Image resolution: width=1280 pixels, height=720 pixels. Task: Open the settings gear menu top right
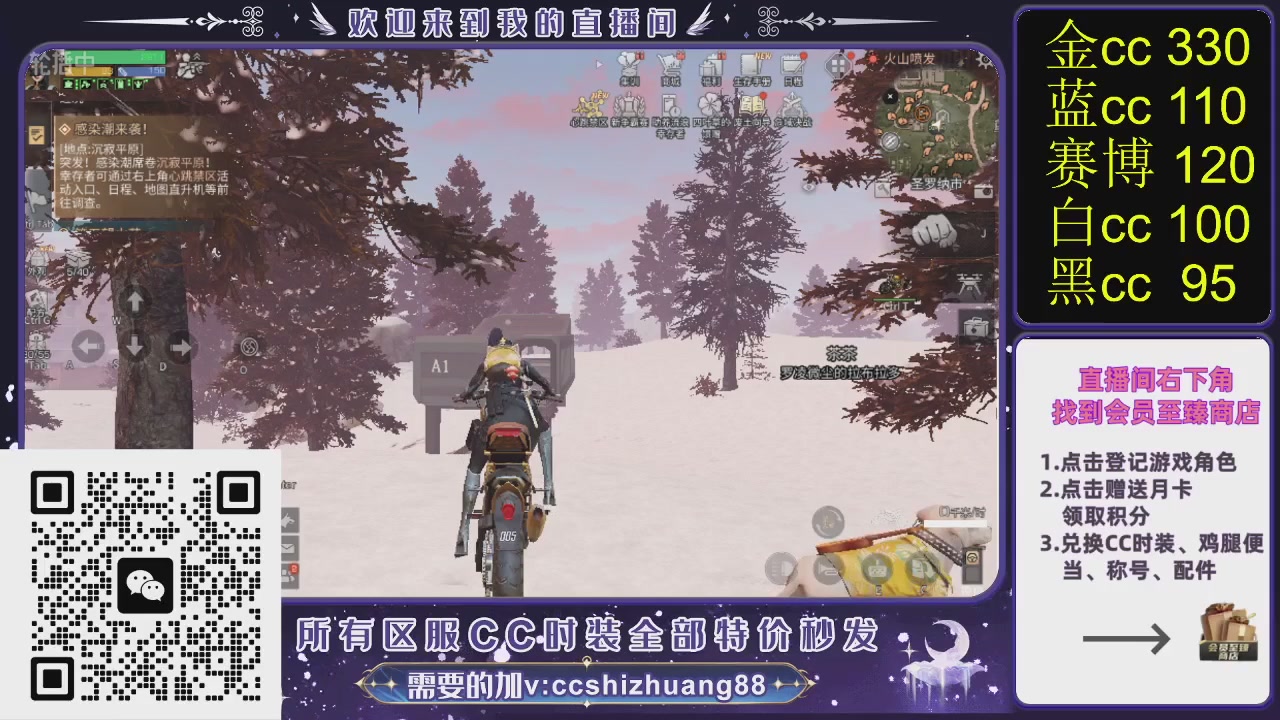coord(983,58)
